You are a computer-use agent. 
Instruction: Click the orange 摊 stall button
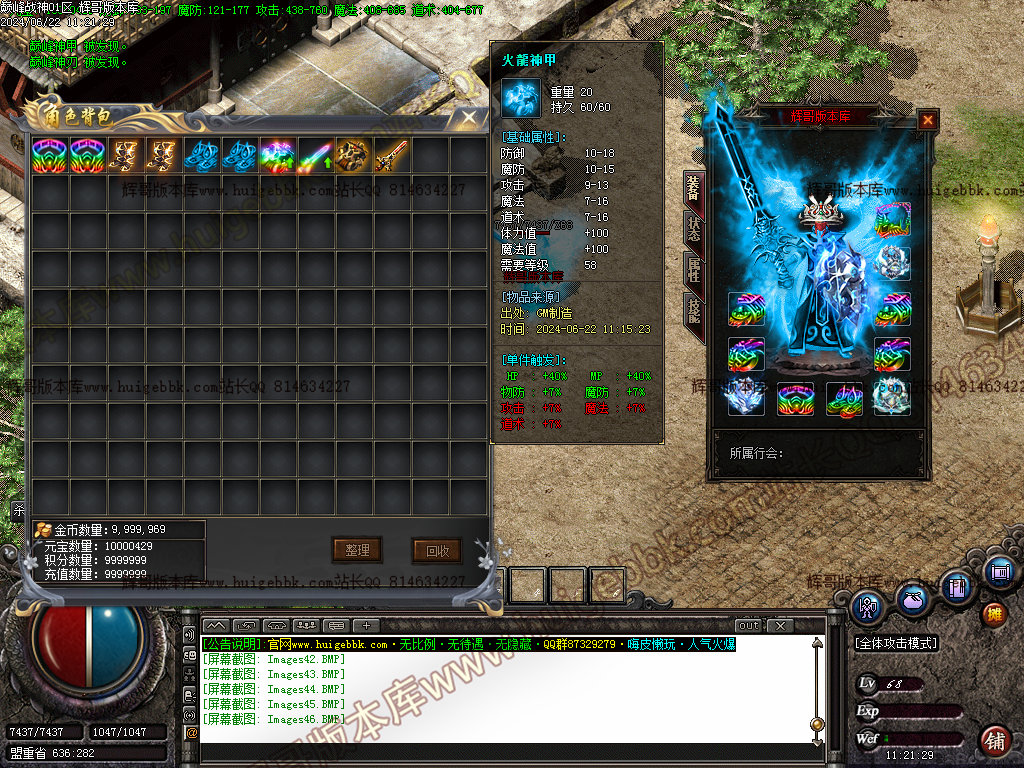click(x=994, y=613)
